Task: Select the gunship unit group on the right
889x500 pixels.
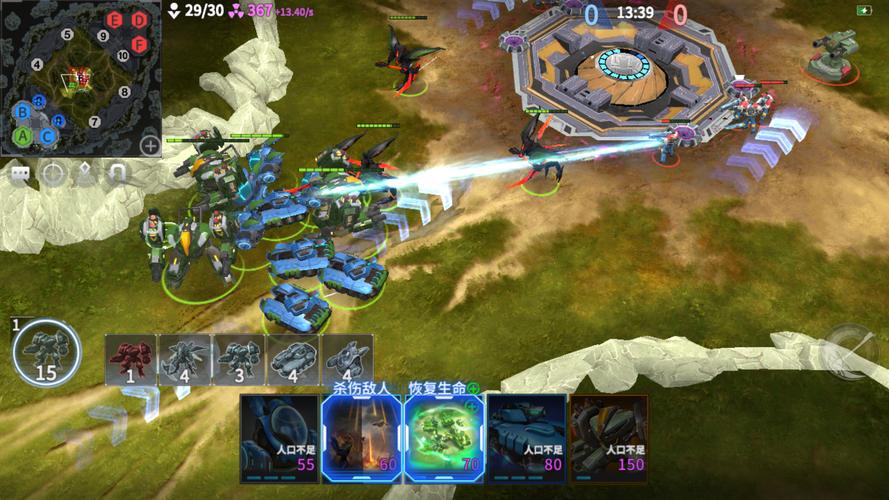Action: [347, 359]
